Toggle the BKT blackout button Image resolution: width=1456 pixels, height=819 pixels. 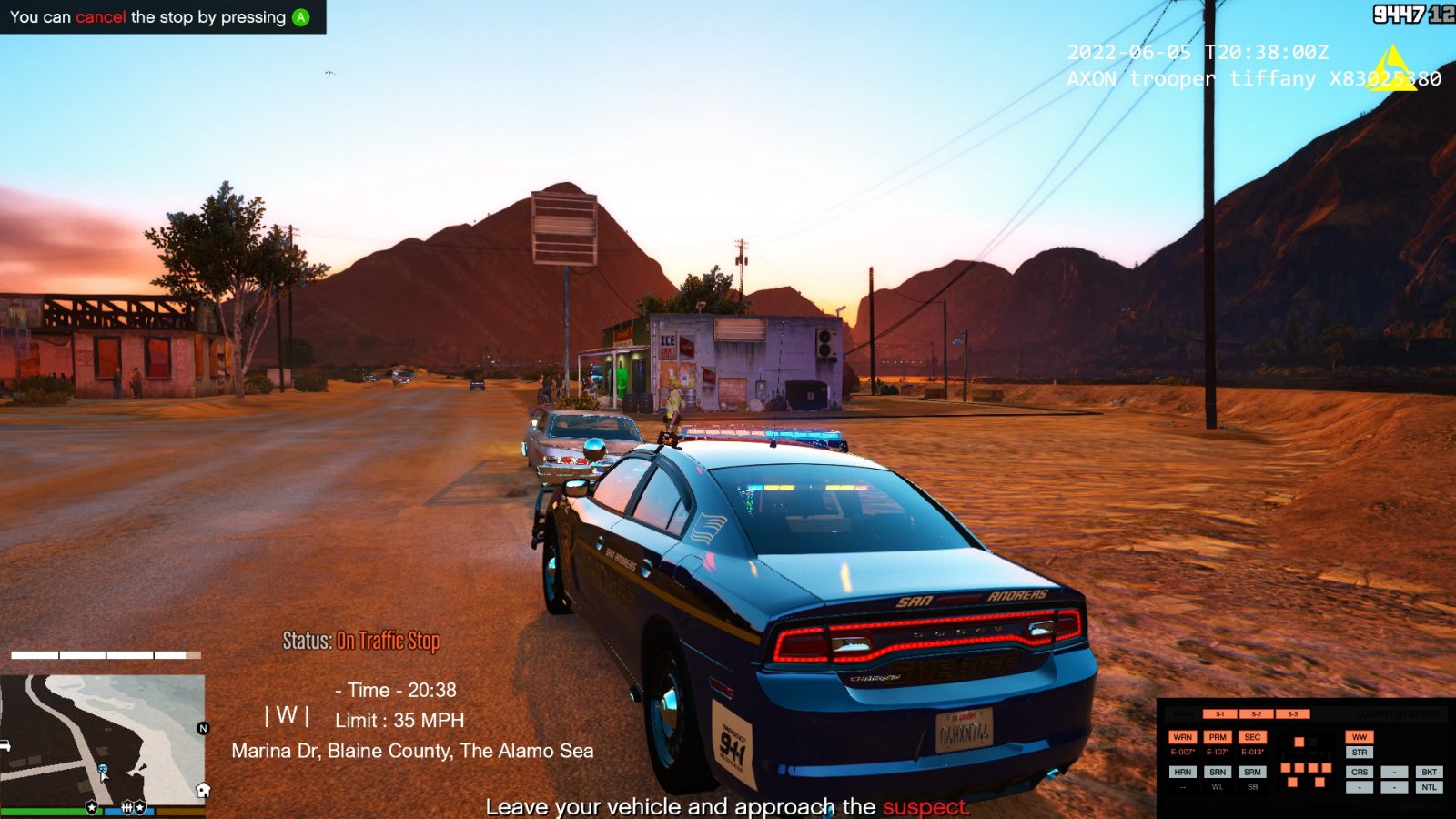point(1430,772)
